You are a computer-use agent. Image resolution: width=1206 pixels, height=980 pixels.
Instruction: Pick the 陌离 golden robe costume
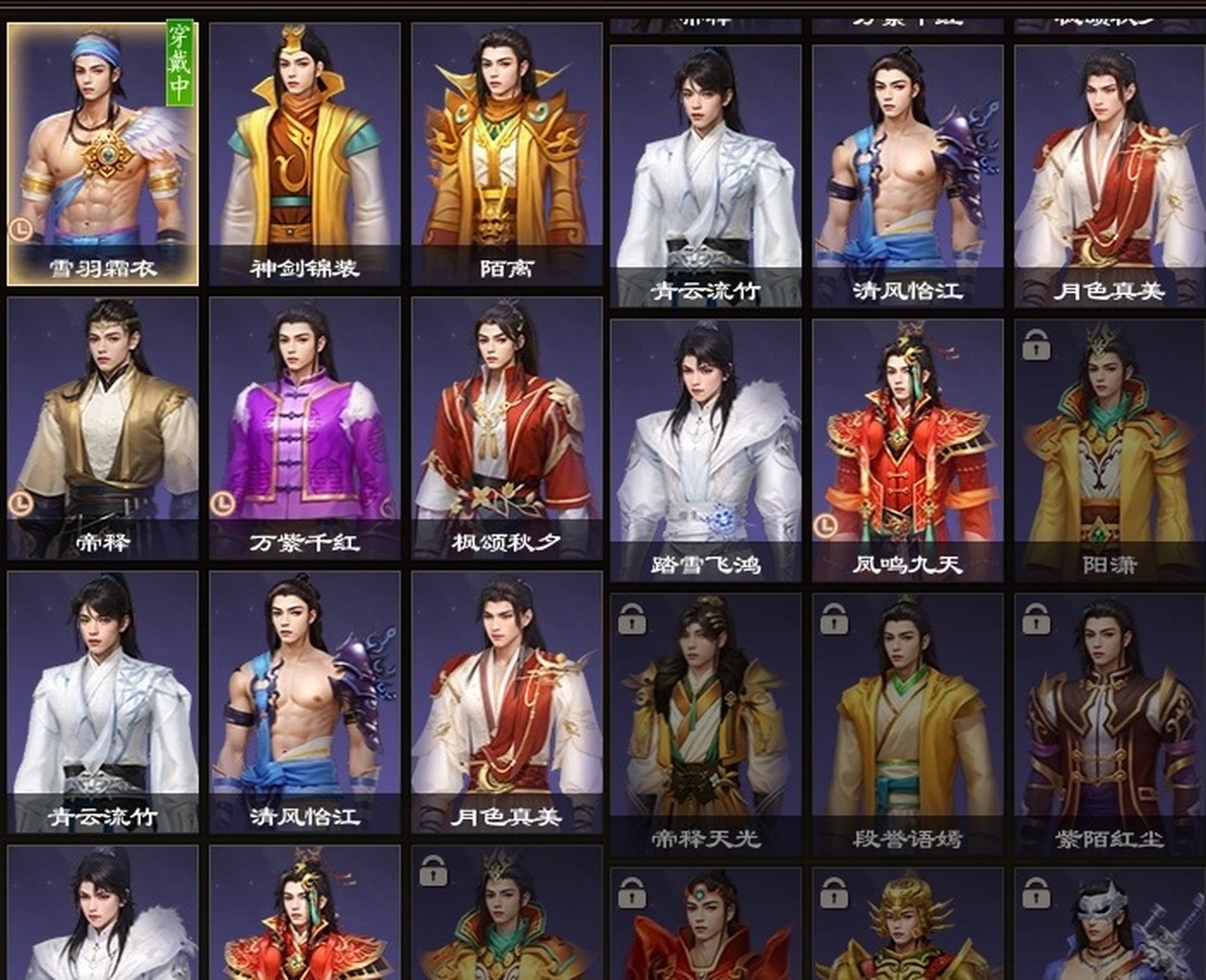coord(507,155)
